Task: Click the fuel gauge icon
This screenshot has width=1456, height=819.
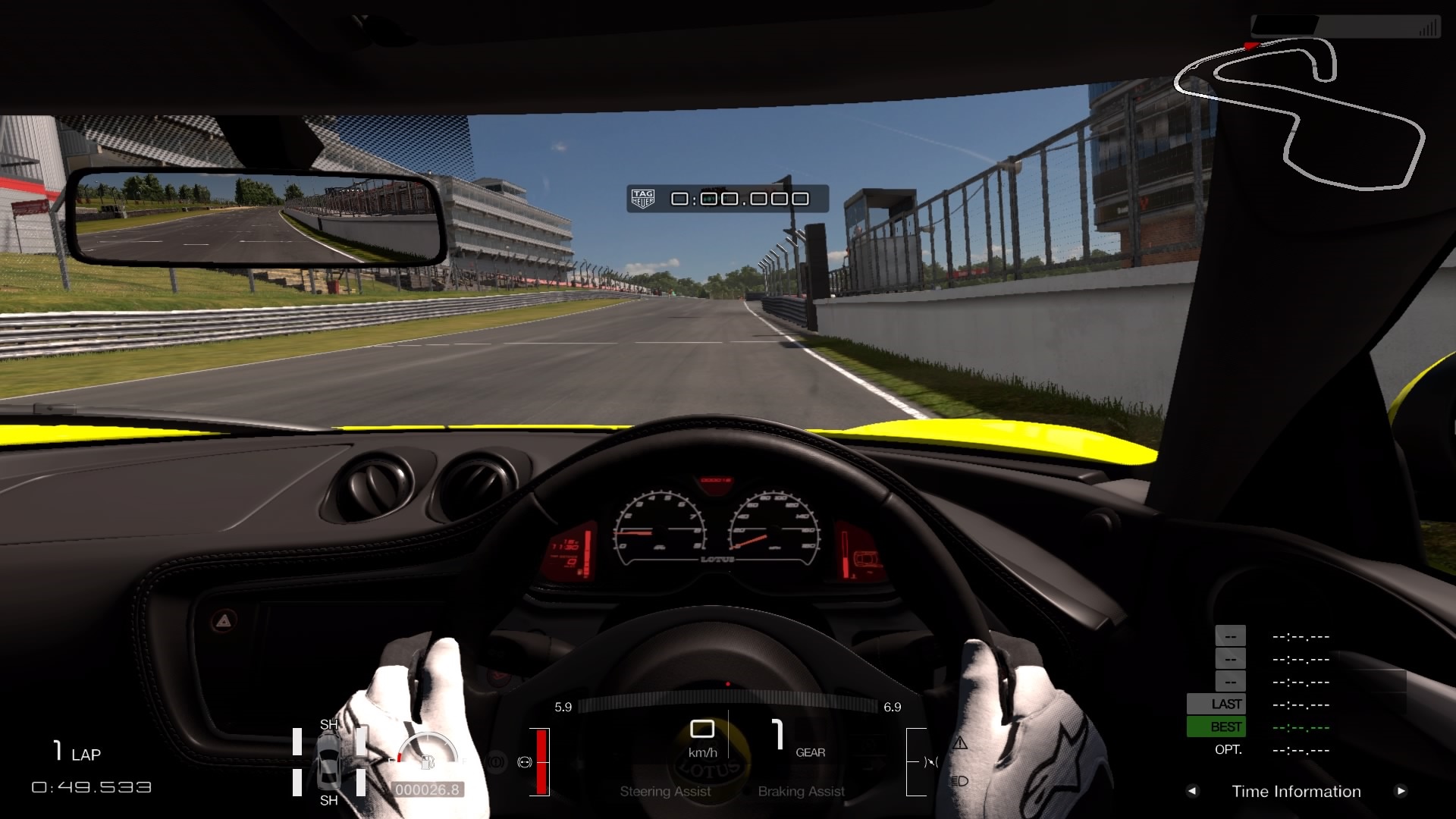Action: click(x=427, y=759)
